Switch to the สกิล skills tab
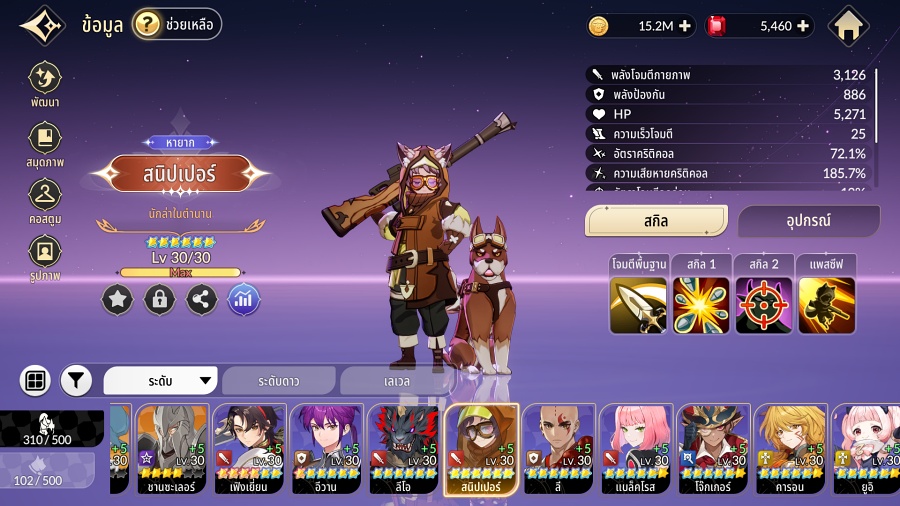 [x=656, y=221]
